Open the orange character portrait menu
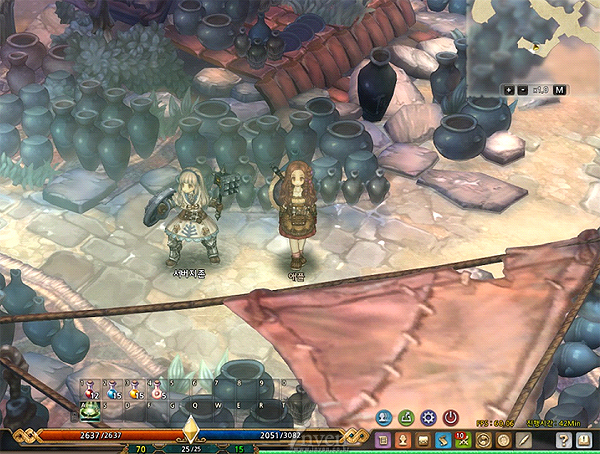This screenshot has height=454, width=600. click(403, 439)
